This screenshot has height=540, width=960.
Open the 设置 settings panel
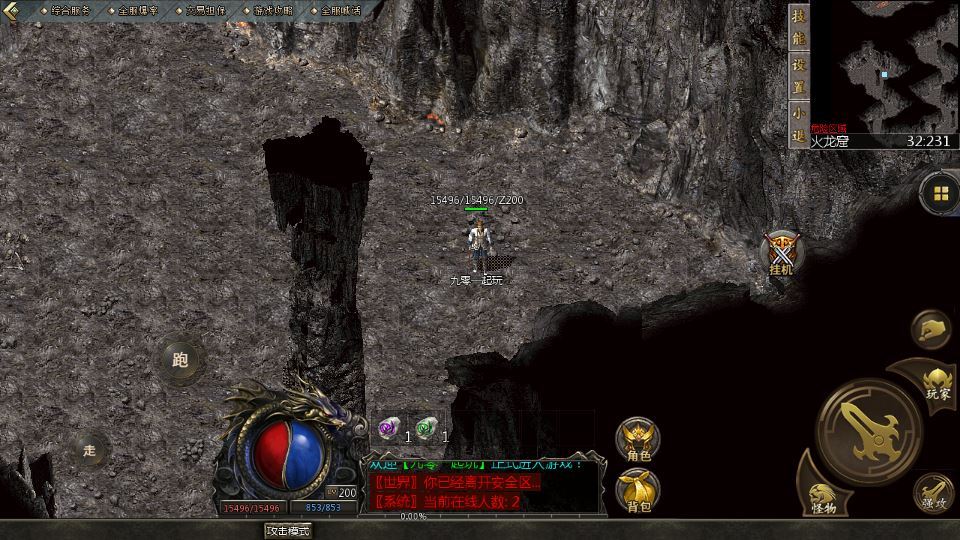click(x=798, y=75)
